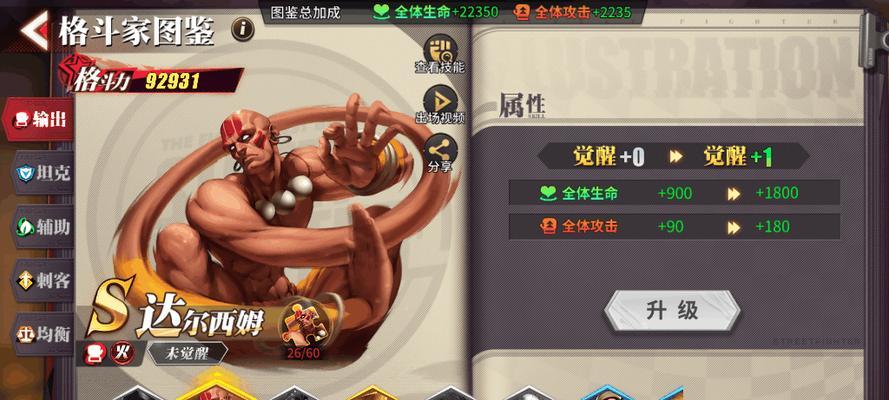Show the 均衡 balanced tab
The image size is (889, 400).
coord(42,332)
